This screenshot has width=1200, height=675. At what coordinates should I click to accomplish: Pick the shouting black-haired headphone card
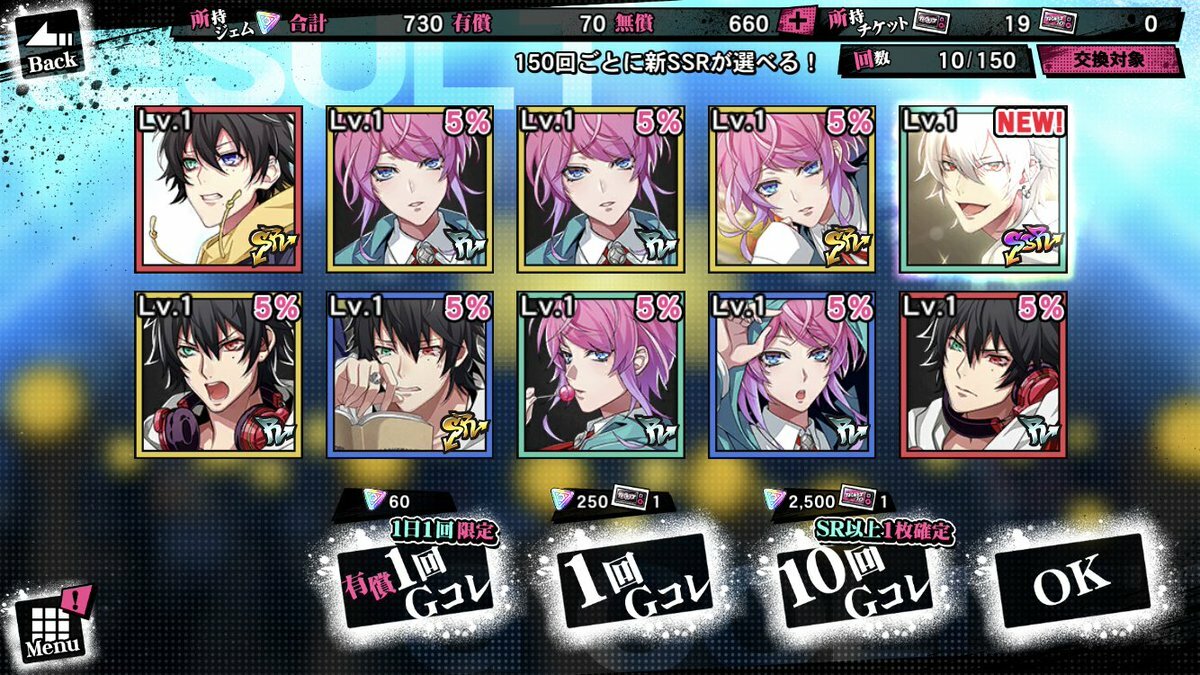pyautogui.click(x=218, y=374)
